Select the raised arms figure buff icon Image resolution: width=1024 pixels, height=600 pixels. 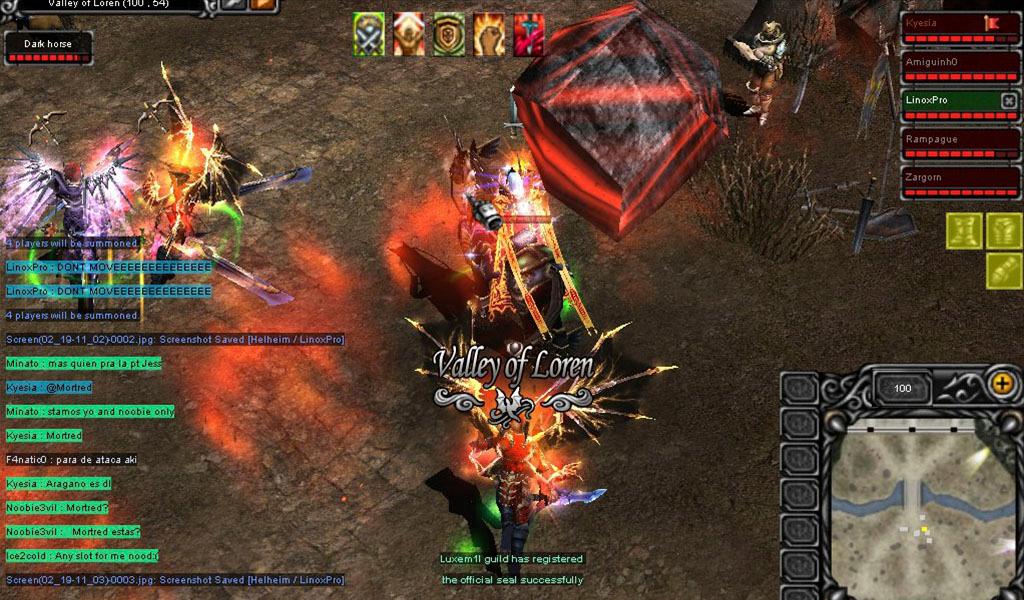pos(409,34)
